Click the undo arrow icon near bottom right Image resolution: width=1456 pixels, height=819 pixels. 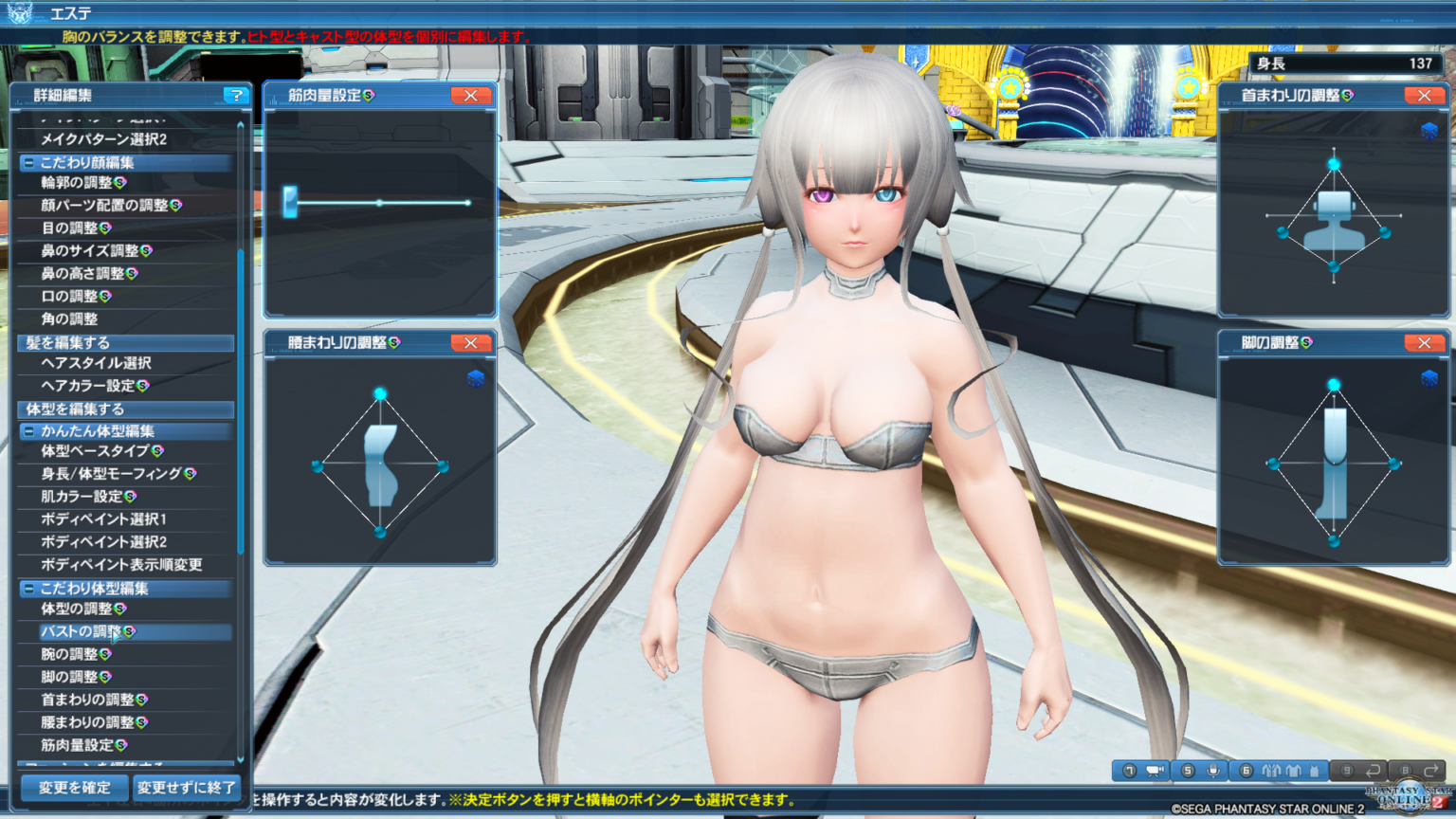[x=1374, y=771]
